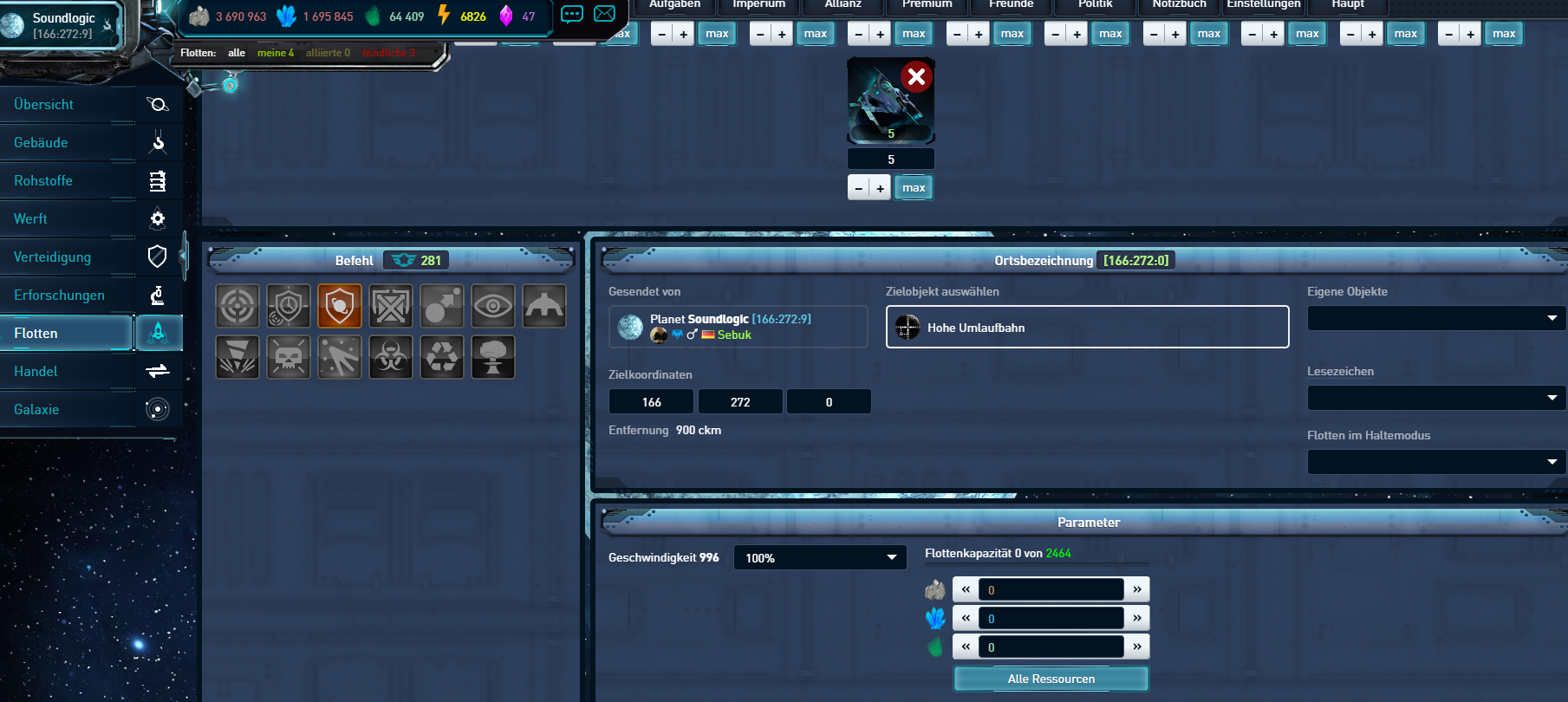Open the mail envelope icon
The image size is (1568, 702).
pos(604,14)
